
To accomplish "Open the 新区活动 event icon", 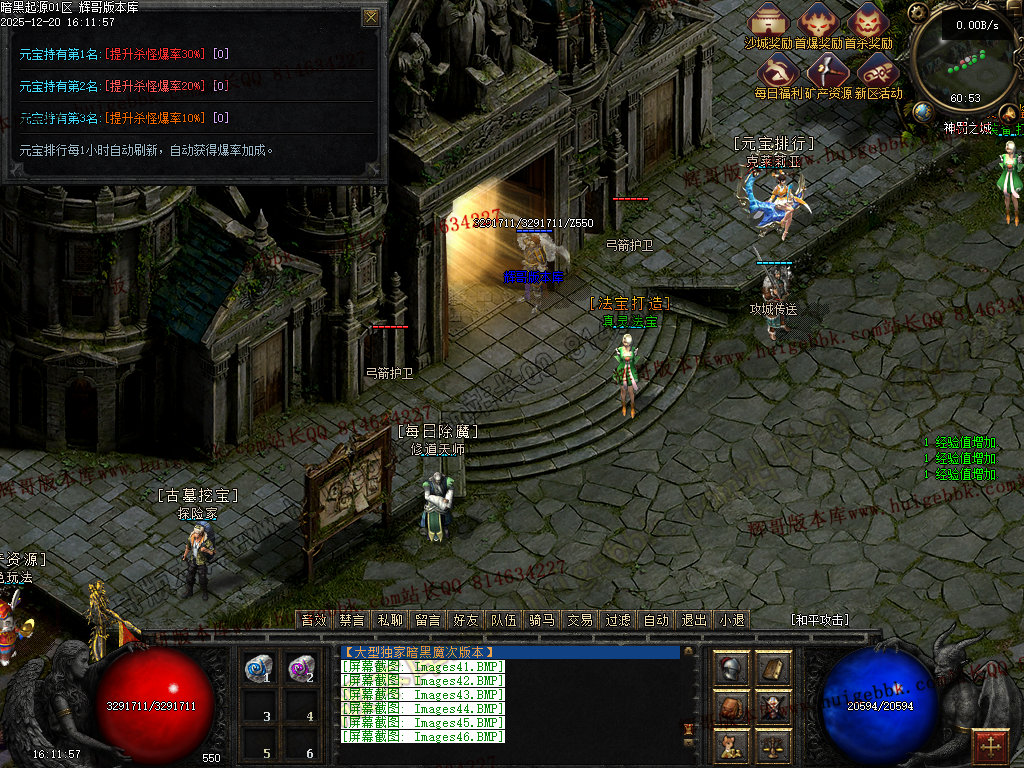I will pos(877,70).
